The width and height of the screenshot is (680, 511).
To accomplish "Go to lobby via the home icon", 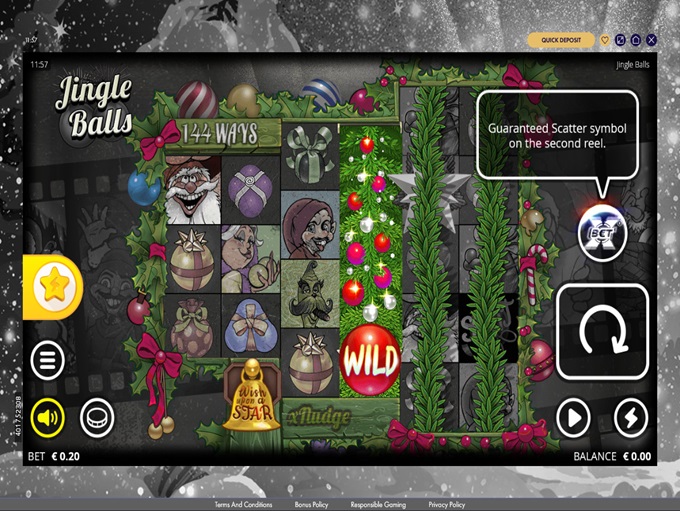I will [x=636, y=40].
